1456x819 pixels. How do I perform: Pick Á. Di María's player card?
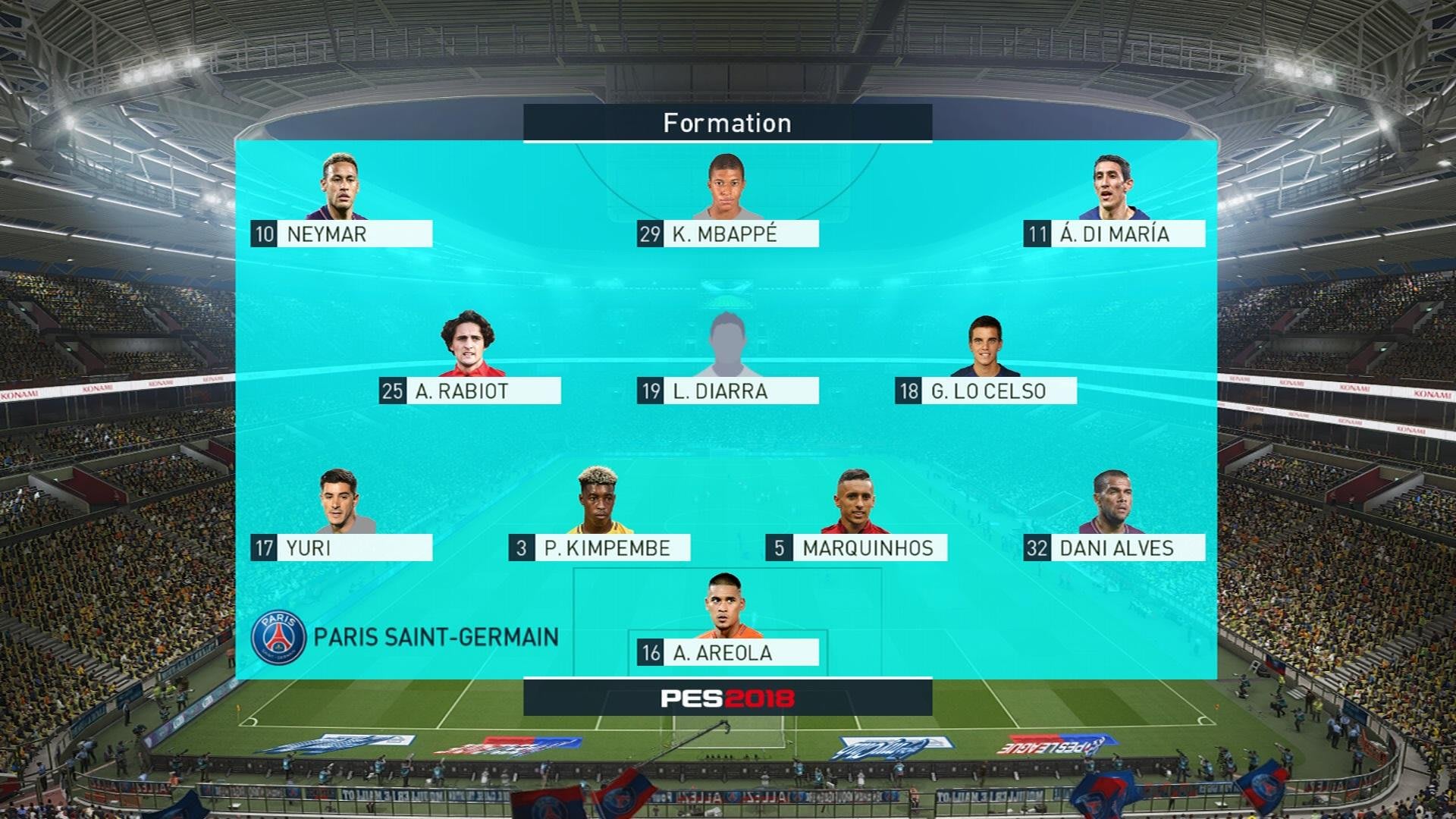1114,234
